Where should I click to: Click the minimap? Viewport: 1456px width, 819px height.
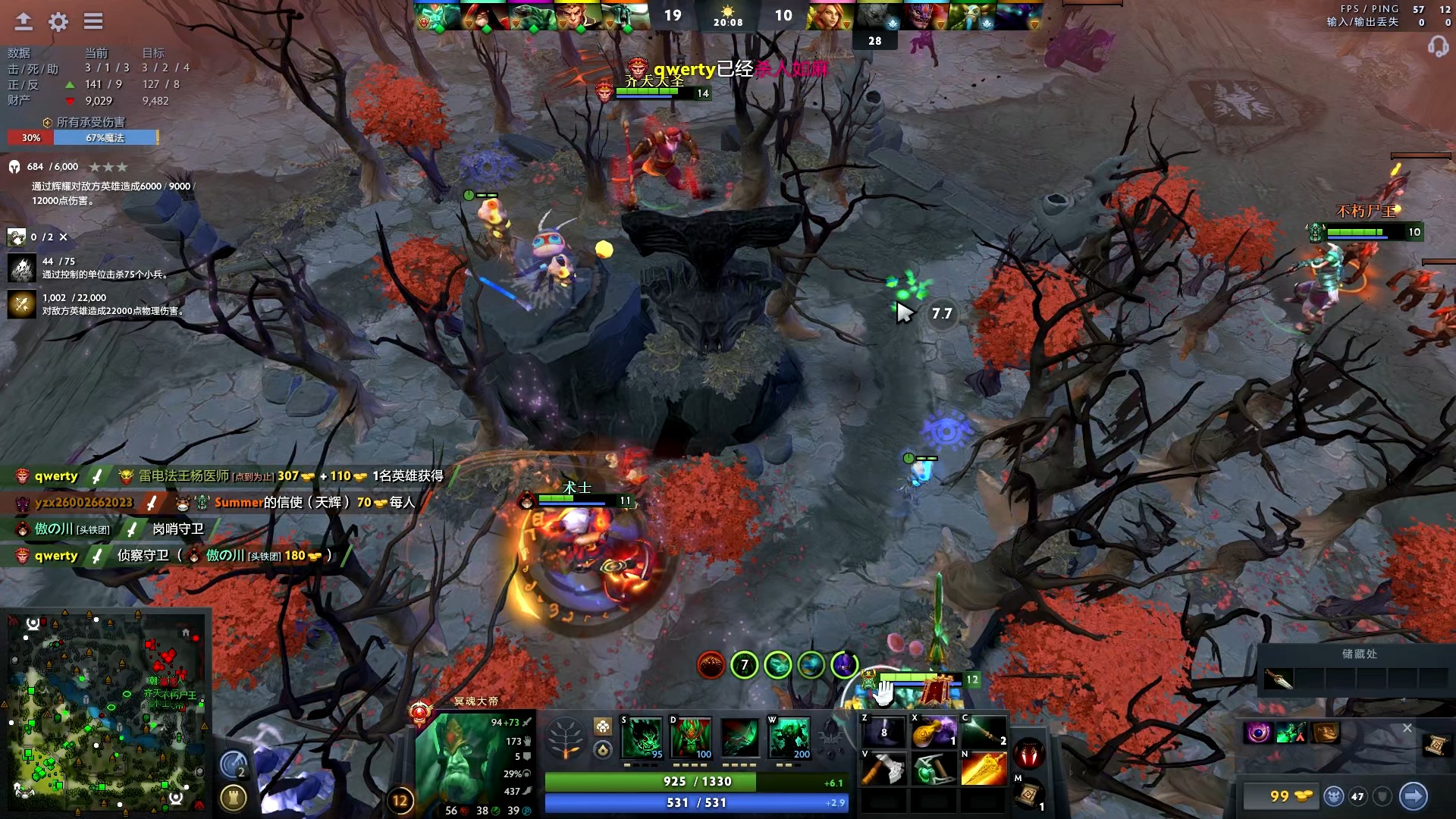coord(106,713)
